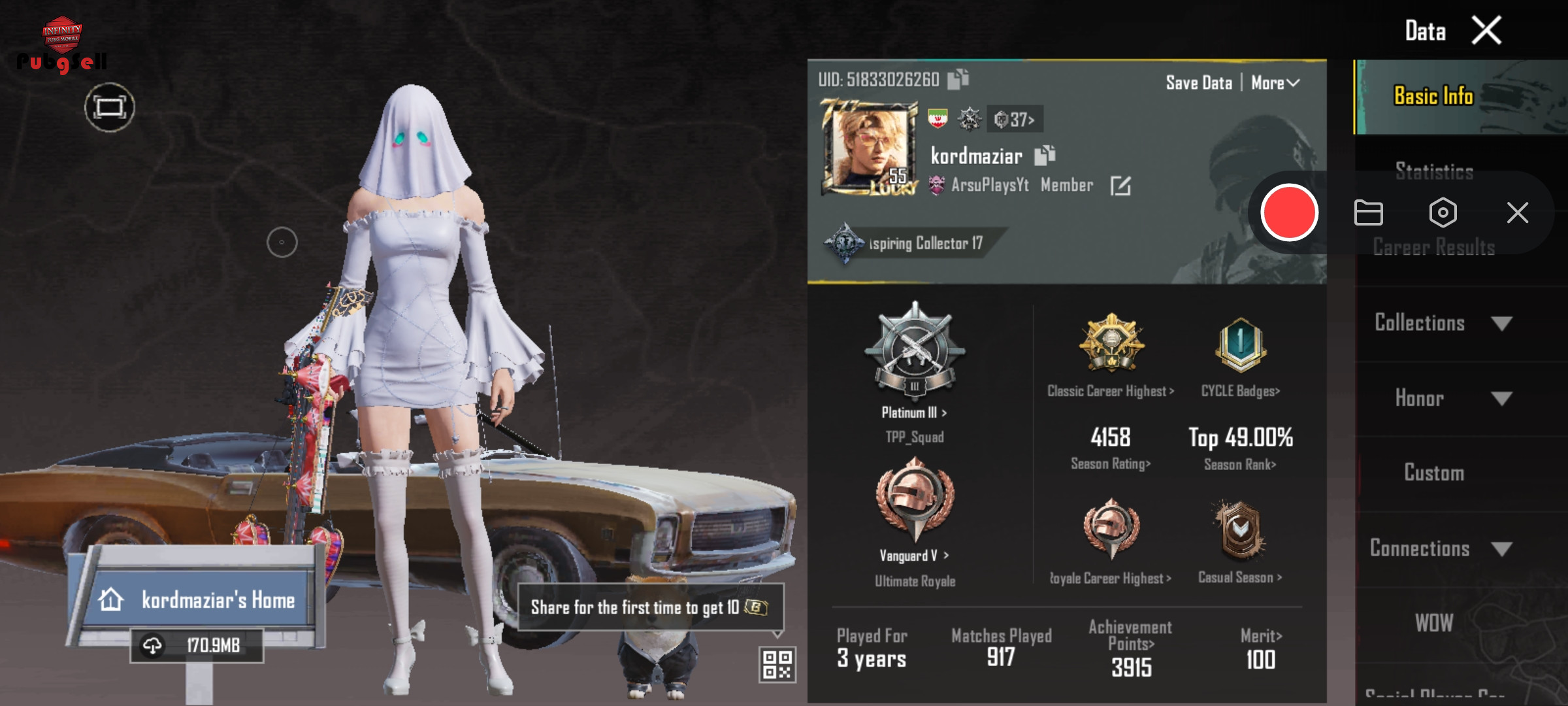Open the More dropdown
Viewport: 1568px width, 706px height.
pos(1275,83)
